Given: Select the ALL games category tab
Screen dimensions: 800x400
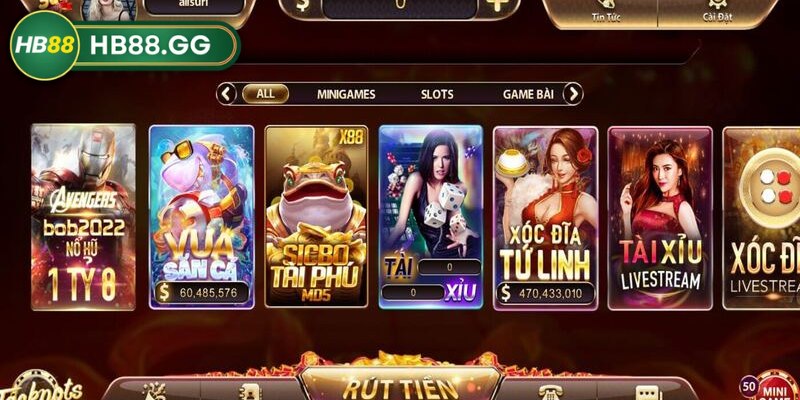Looking at the screenshot, I should [265, 94].
